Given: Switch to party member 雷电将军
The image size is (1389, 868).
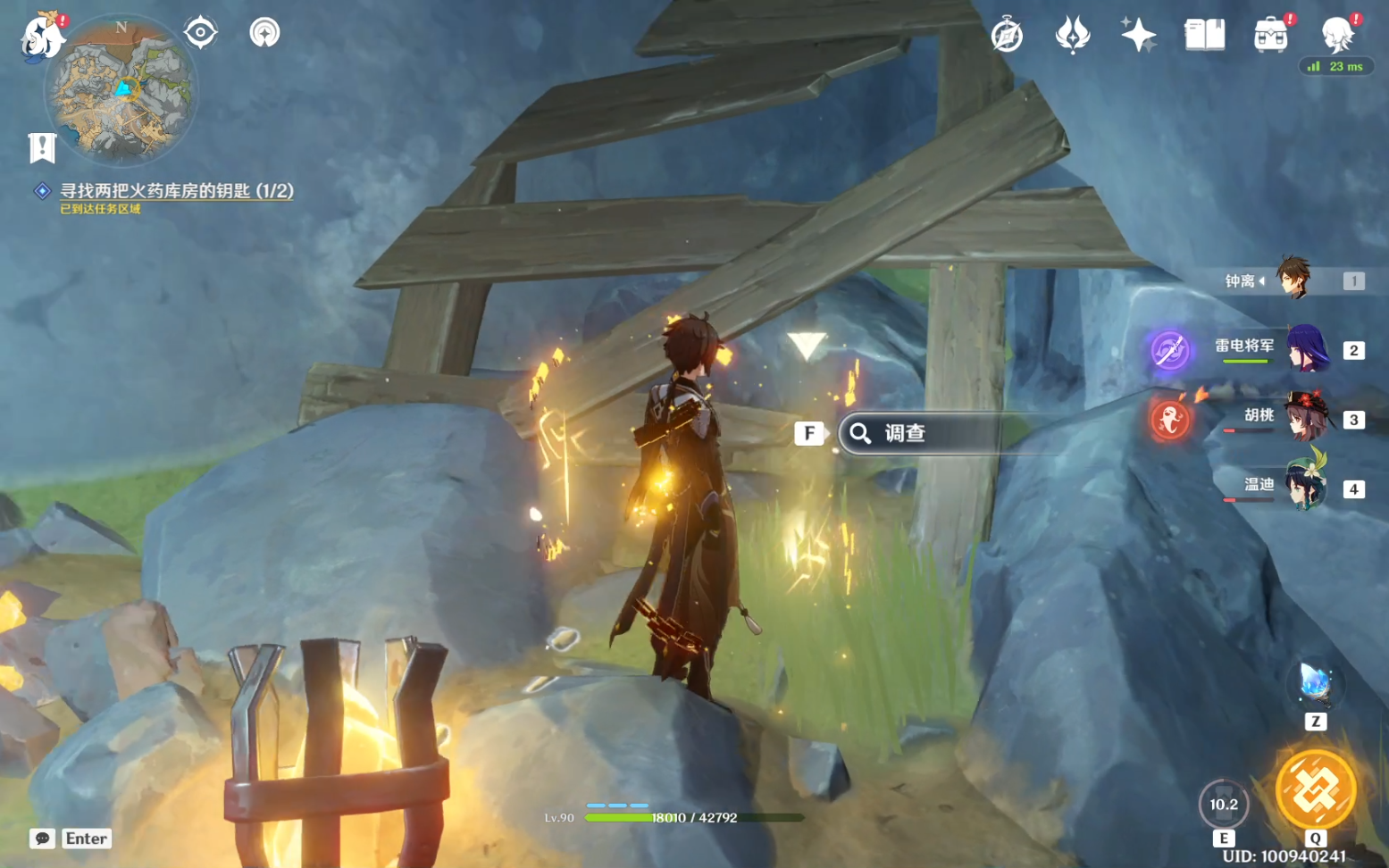Looking at the screenshot, I should tap(1307, 349).
